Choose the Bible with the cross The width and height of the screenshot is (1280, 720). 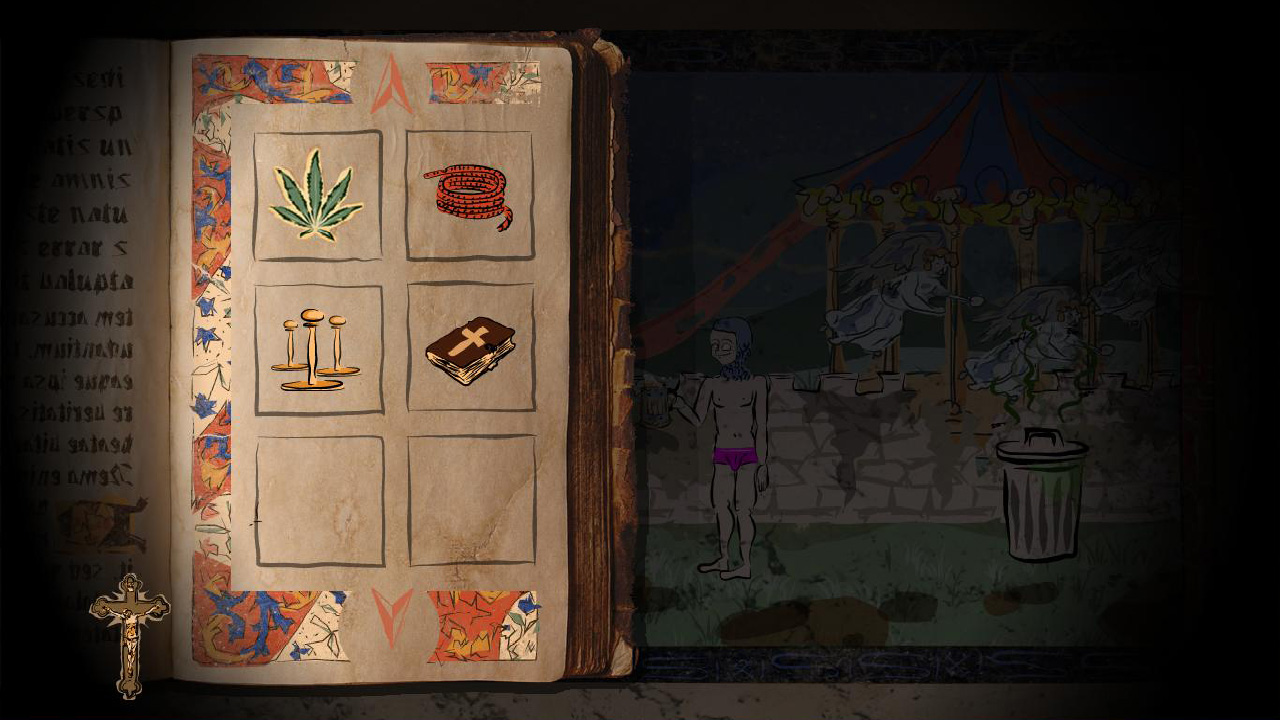[470, 350]
